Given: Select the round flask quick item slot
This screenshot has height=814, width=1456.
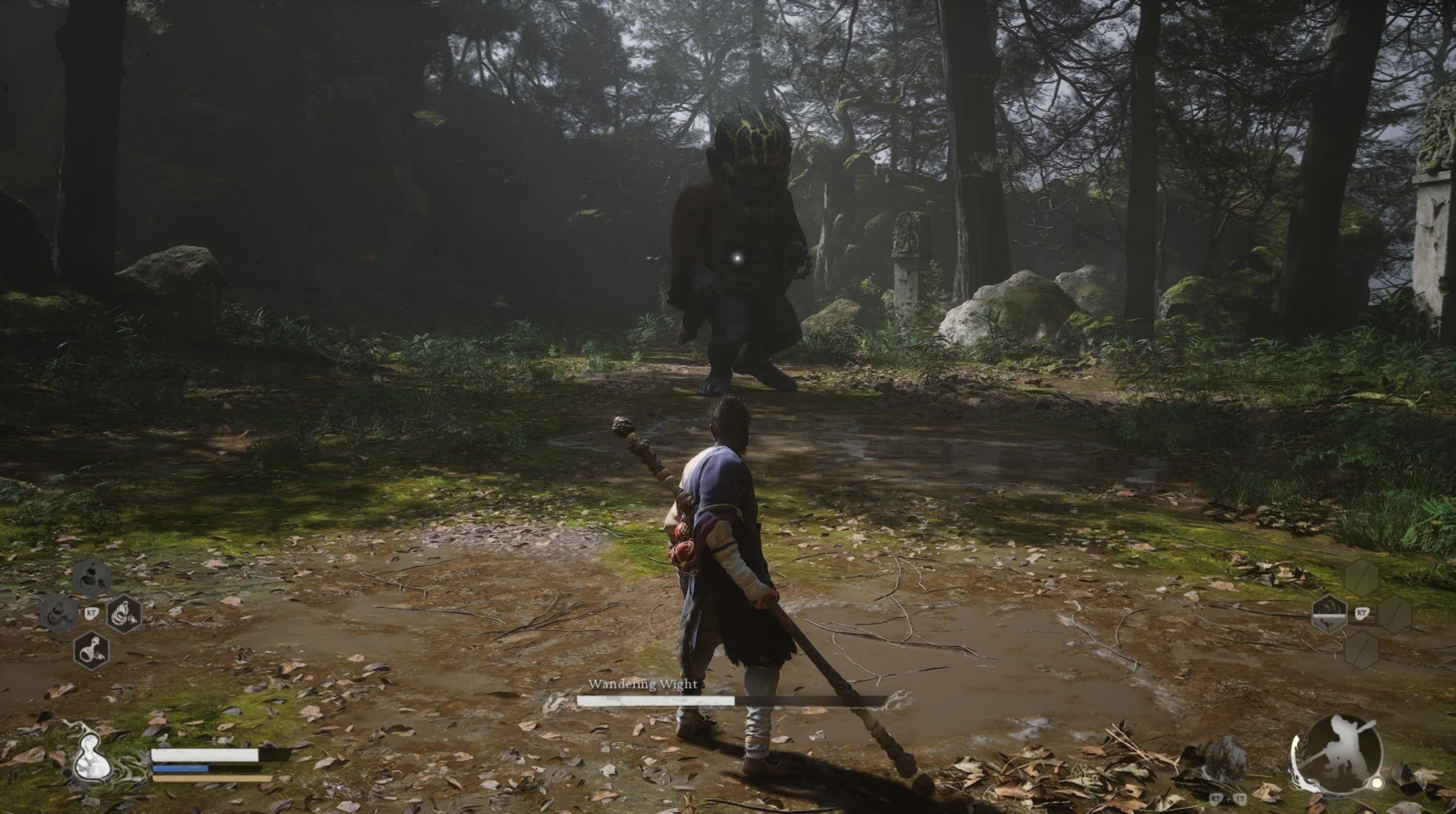Looking at the screenshot, I should [91, 650].
